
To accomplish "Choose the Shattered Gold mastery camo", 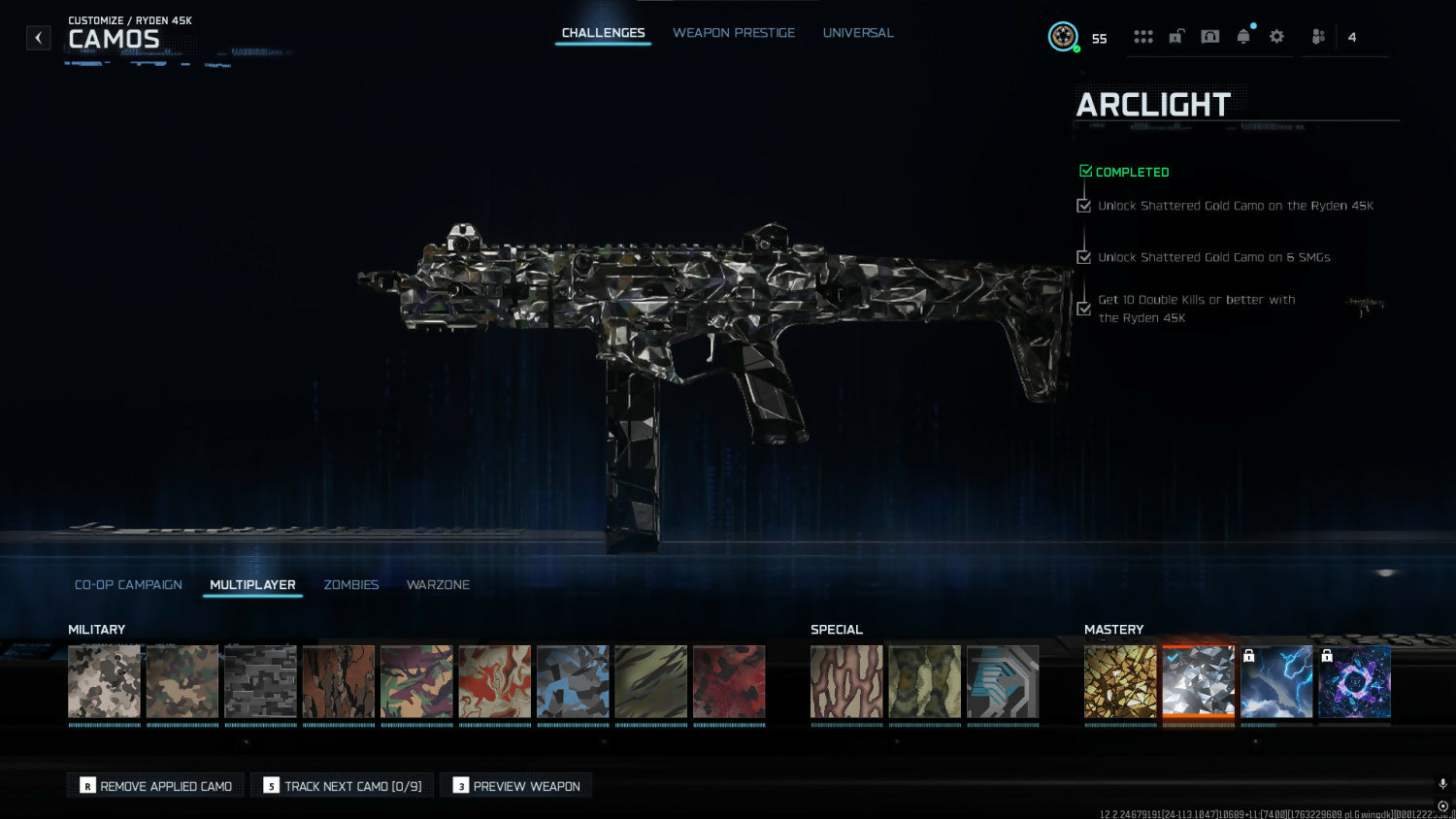I will click(x=1120, y=682).
